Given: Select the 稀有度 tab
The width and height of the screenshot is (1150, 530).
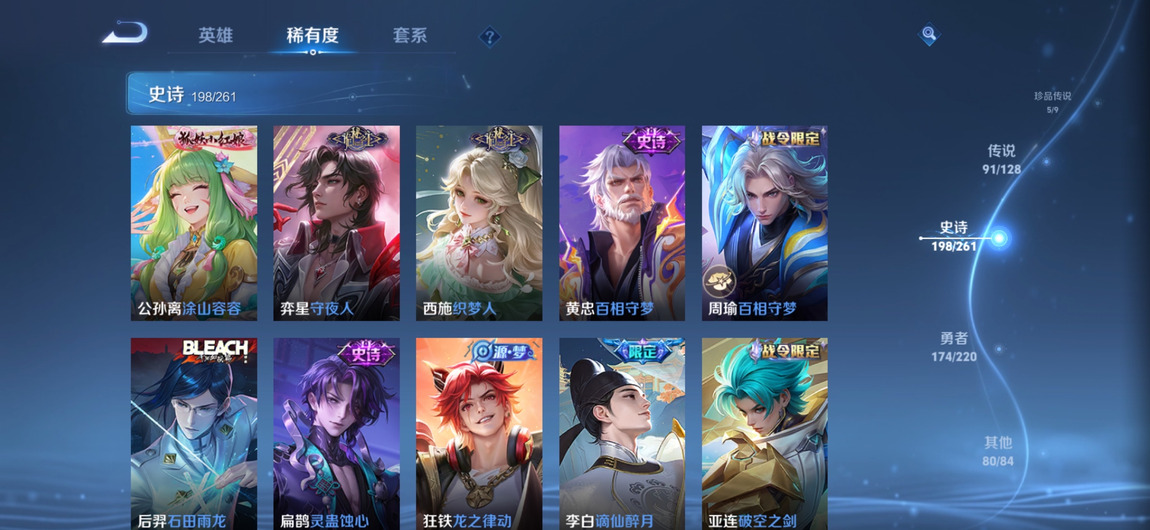Looking at the screenshot, I should click(x=312, y=35).
